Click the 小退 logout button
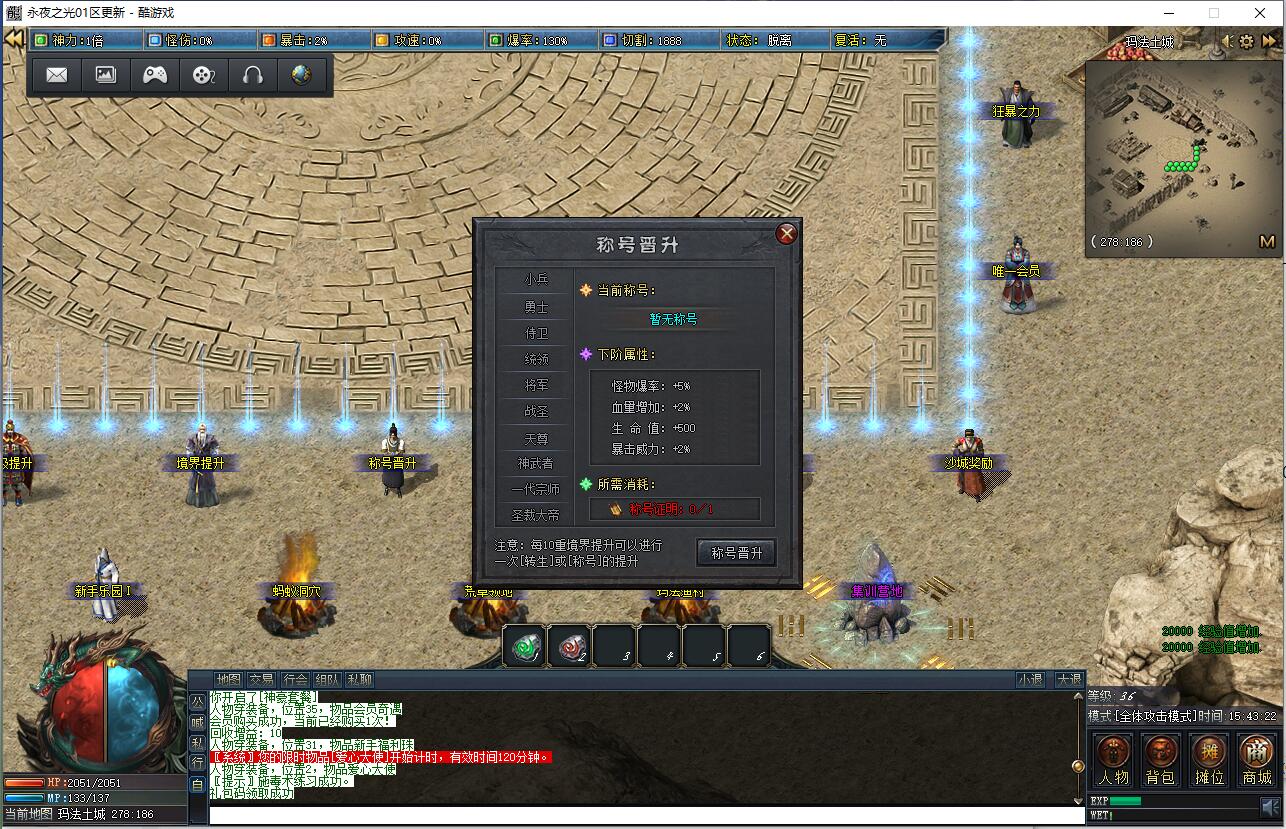The image size is (1286, 829). (1030, 680)
